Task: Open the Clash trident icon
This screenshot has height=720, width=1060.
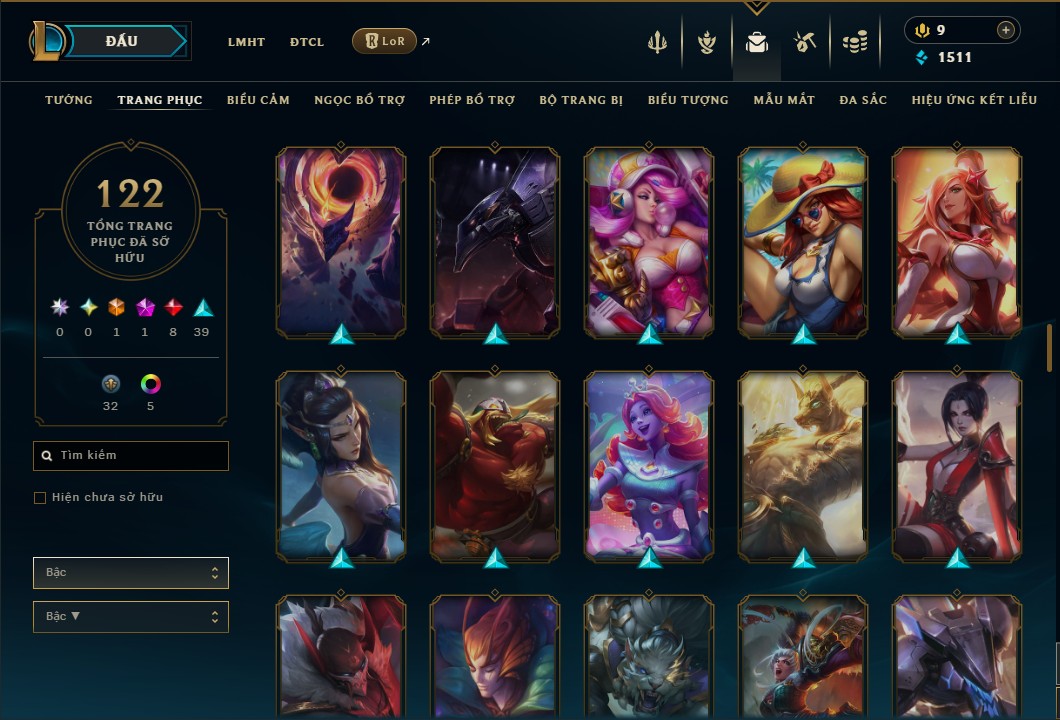Action: click(657, 42)
